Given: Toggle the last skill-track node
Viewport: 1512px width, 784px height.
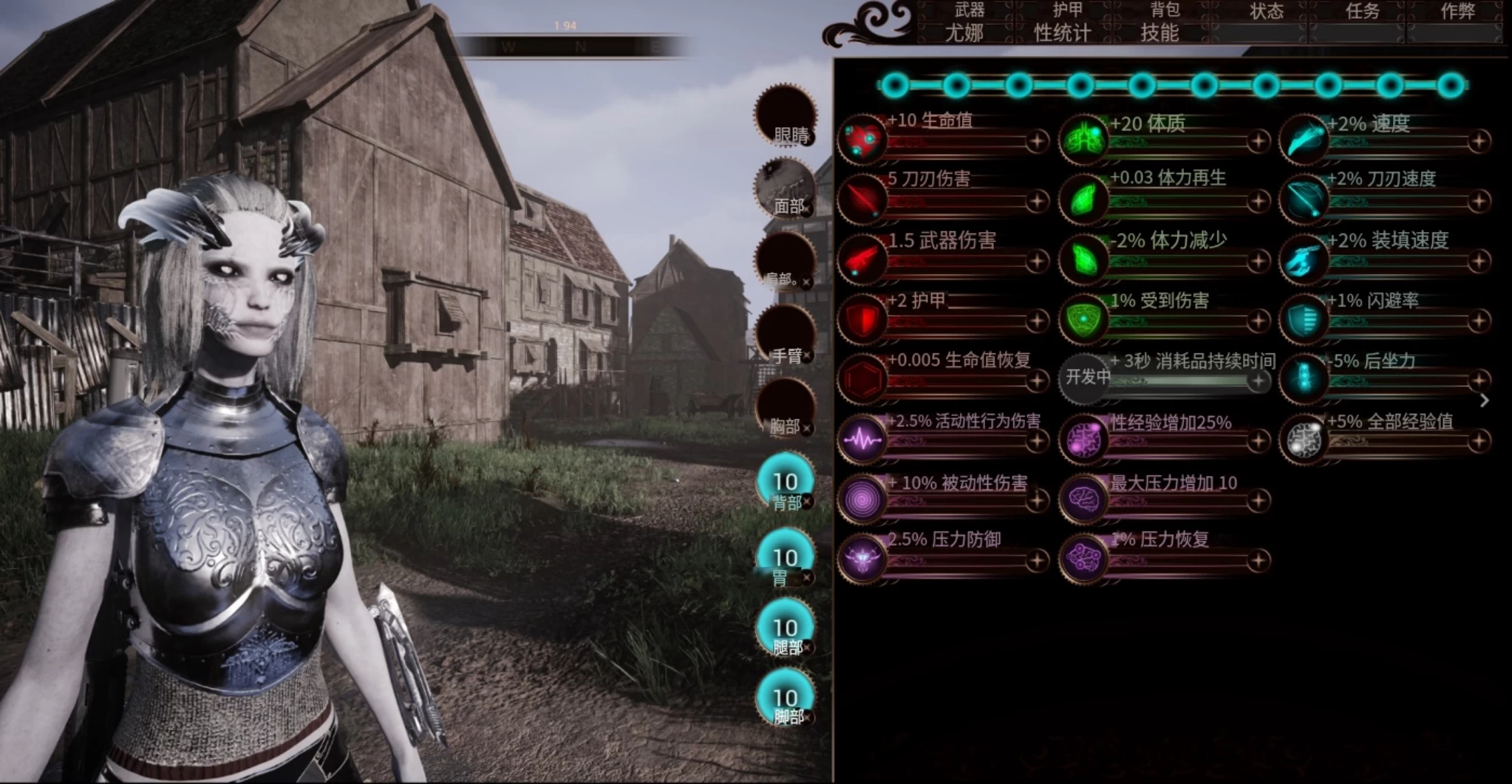Looking at the screenshot, I should [1450, 86].
